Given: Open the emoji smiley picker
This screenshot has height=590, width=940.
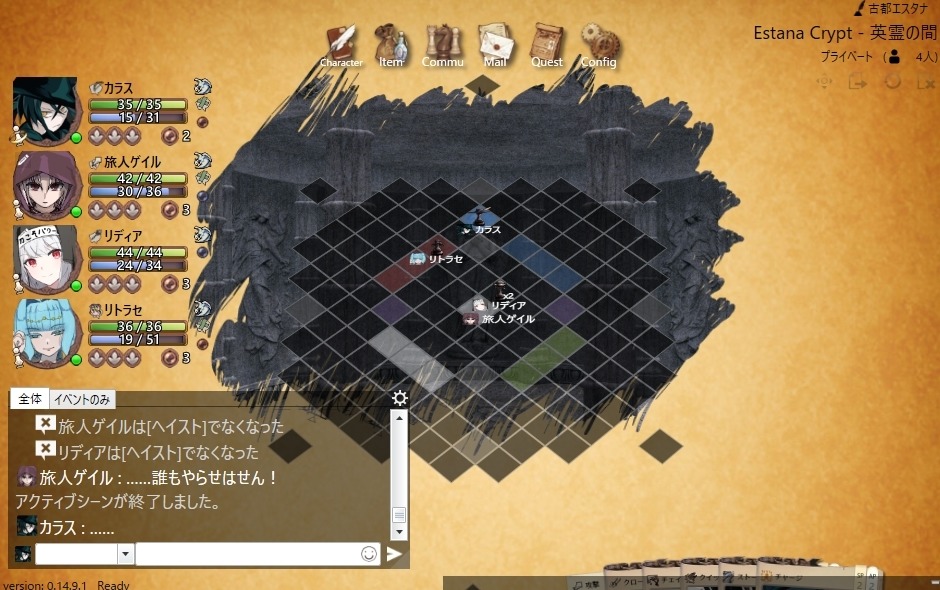Looking at the screenshot, I should (369, 554).
